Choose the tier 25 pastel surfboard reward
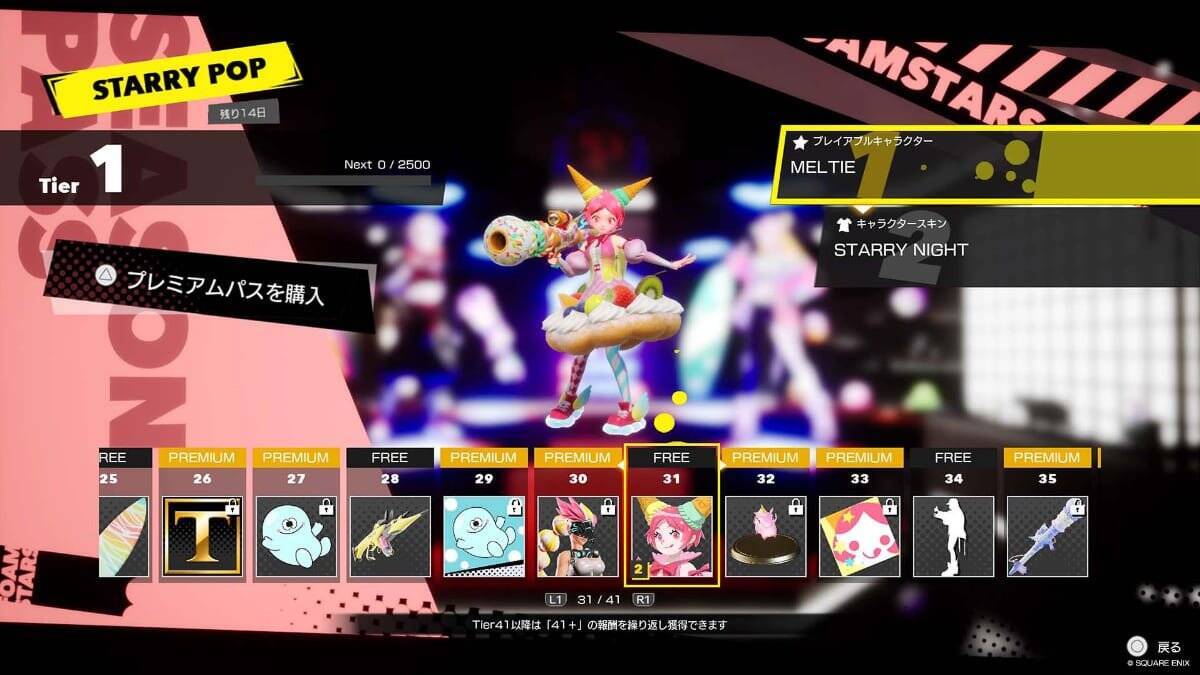1200x675 pixels. point(123,536)
